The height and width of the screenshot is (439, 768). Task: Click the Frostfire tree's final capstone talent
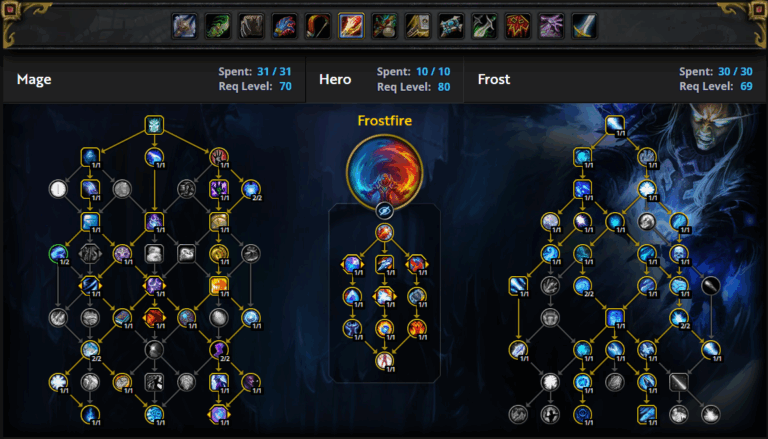[x=384, y=360]
